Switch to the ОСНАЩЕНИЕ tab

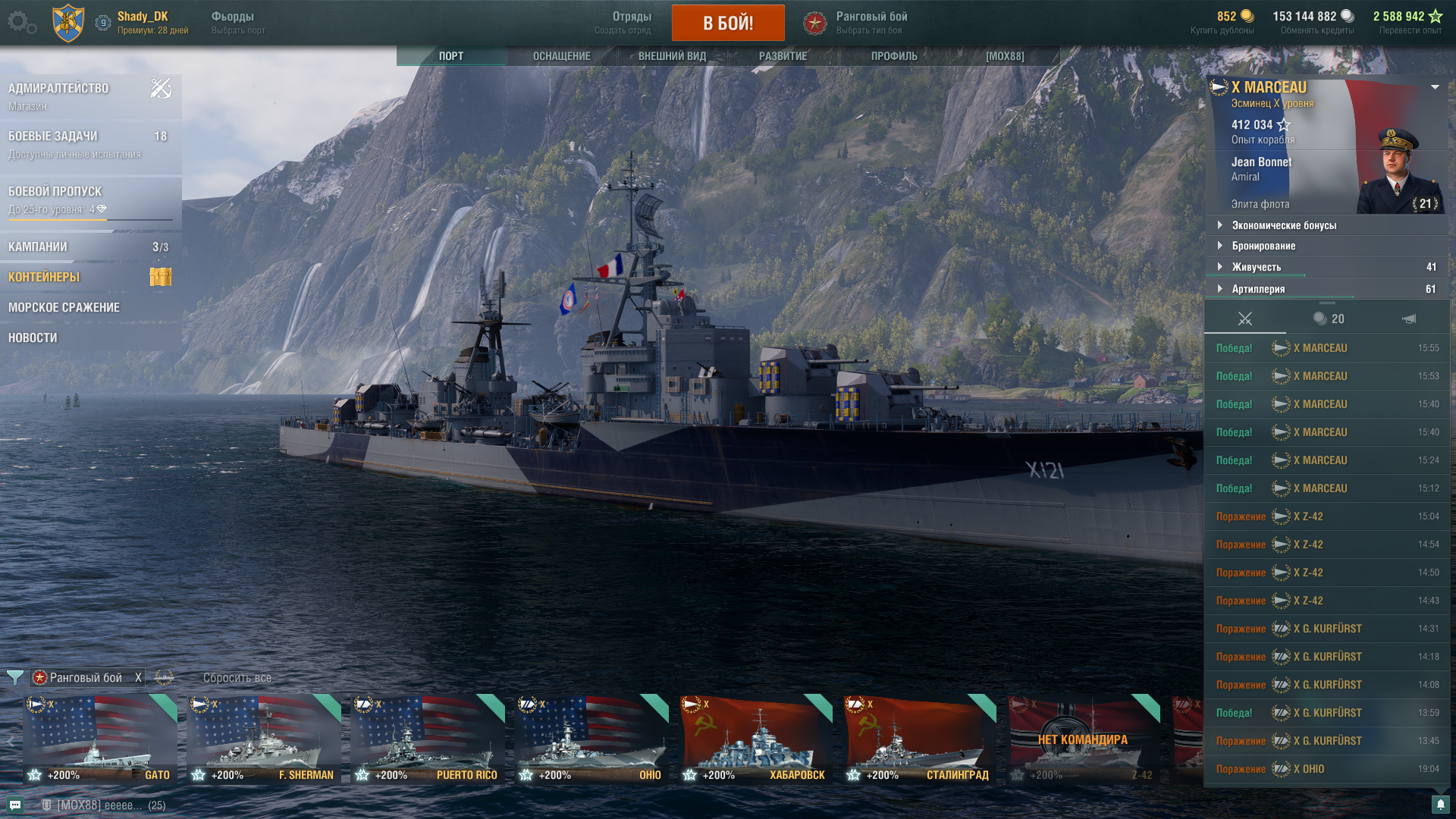[561, 56]
